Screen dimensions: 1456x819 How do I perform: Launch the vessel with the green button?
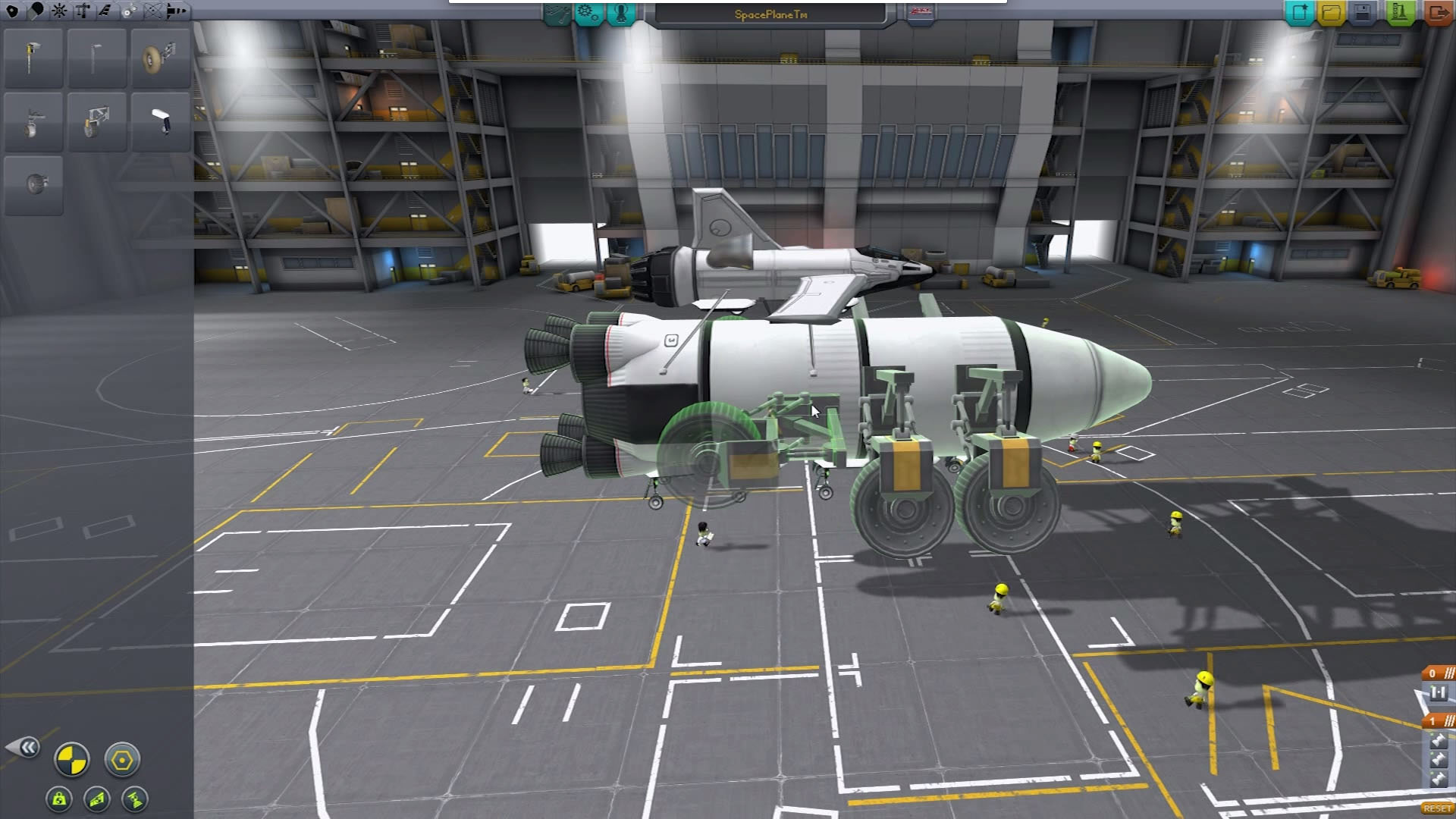pos(1400,13)
